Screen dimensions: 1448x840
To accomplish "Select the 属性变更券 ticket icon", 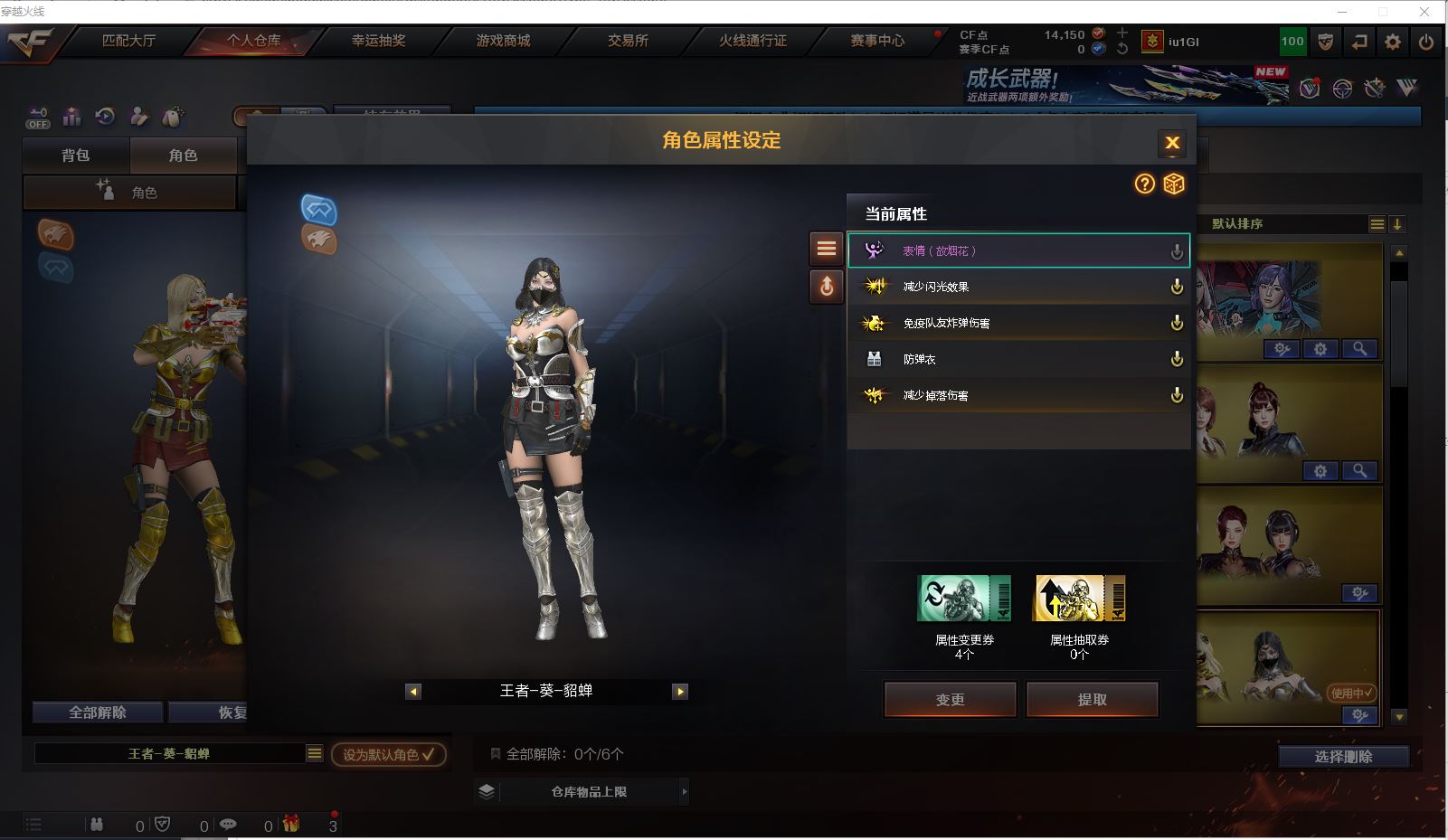I will coord(964,599).
